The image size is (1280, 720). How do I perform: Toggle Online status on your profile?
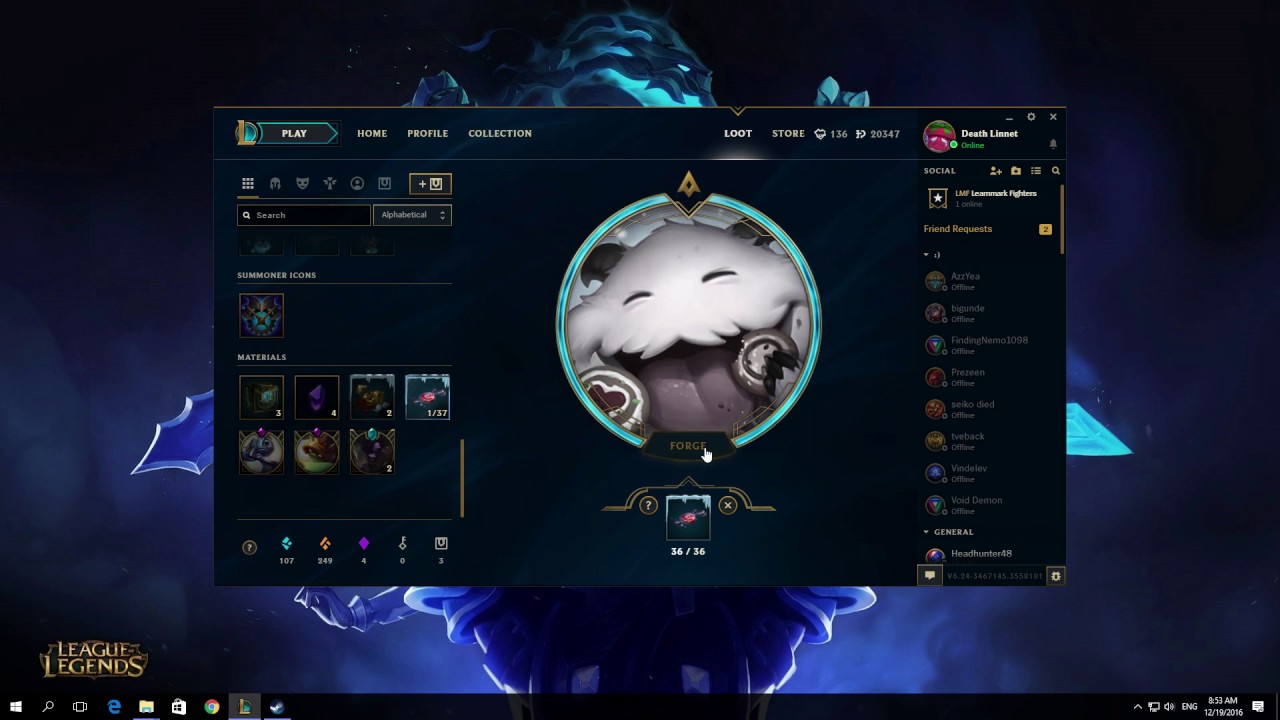tap(971, 145)
